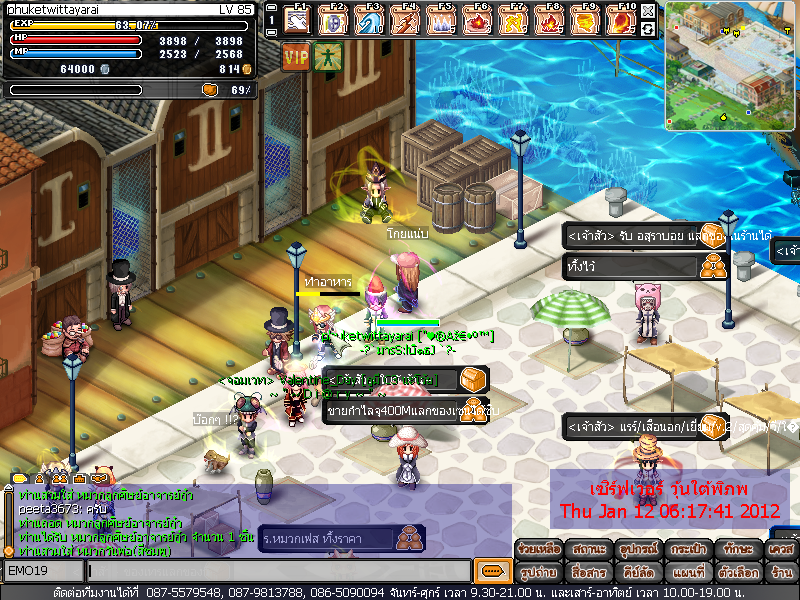The height and width of the screenshot is (600, 800).
Task: Activate the F6 fire skill
Action: pyautogui.click(x=478, y=19)
